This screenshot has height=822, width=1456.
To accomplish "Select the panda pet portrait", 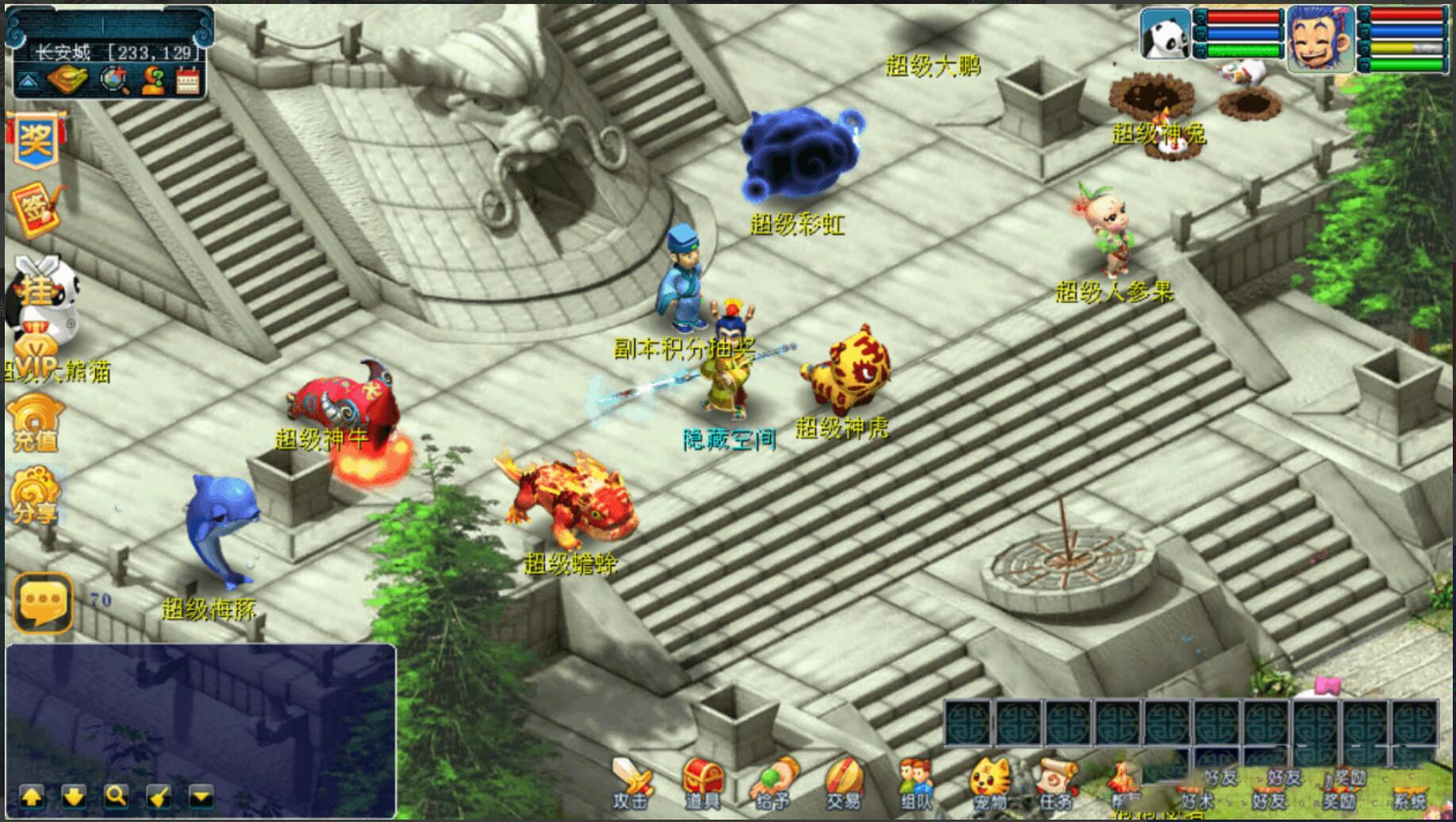I will click(x=1165, y=34).
